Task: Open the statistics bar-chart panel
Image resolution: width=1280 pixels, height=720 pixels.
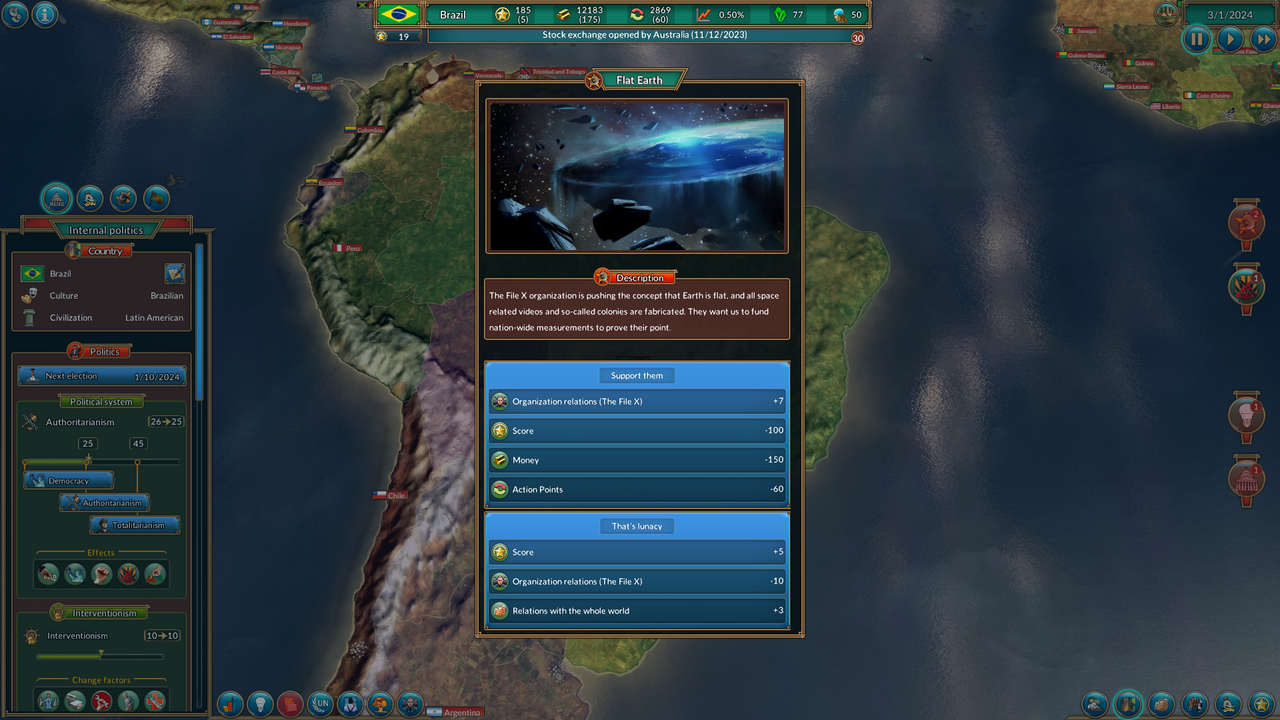Action: click(230, 704)
